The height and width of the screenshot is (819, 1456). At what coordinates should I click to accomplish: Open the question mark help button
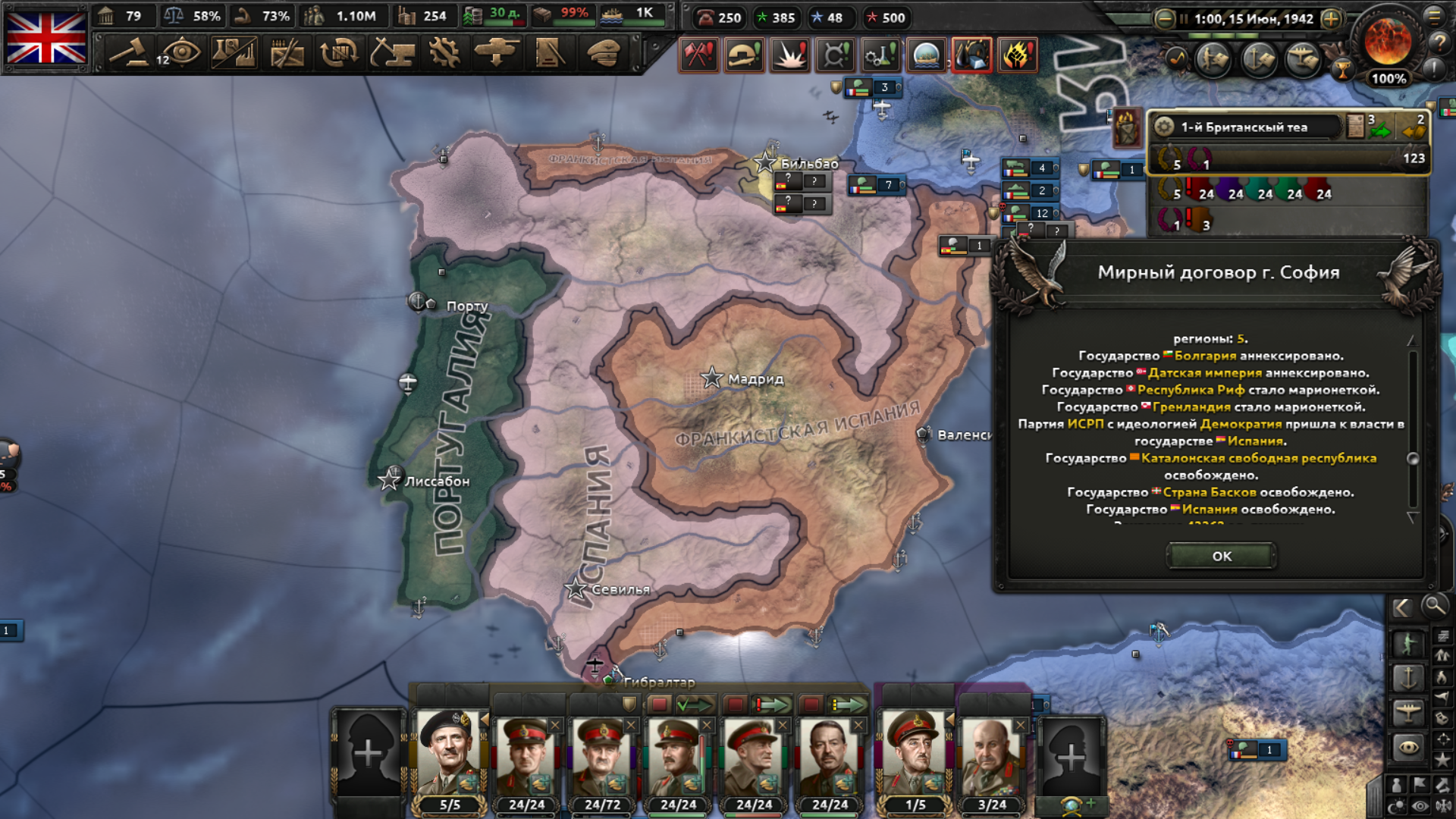click(x=1439, y=42)
